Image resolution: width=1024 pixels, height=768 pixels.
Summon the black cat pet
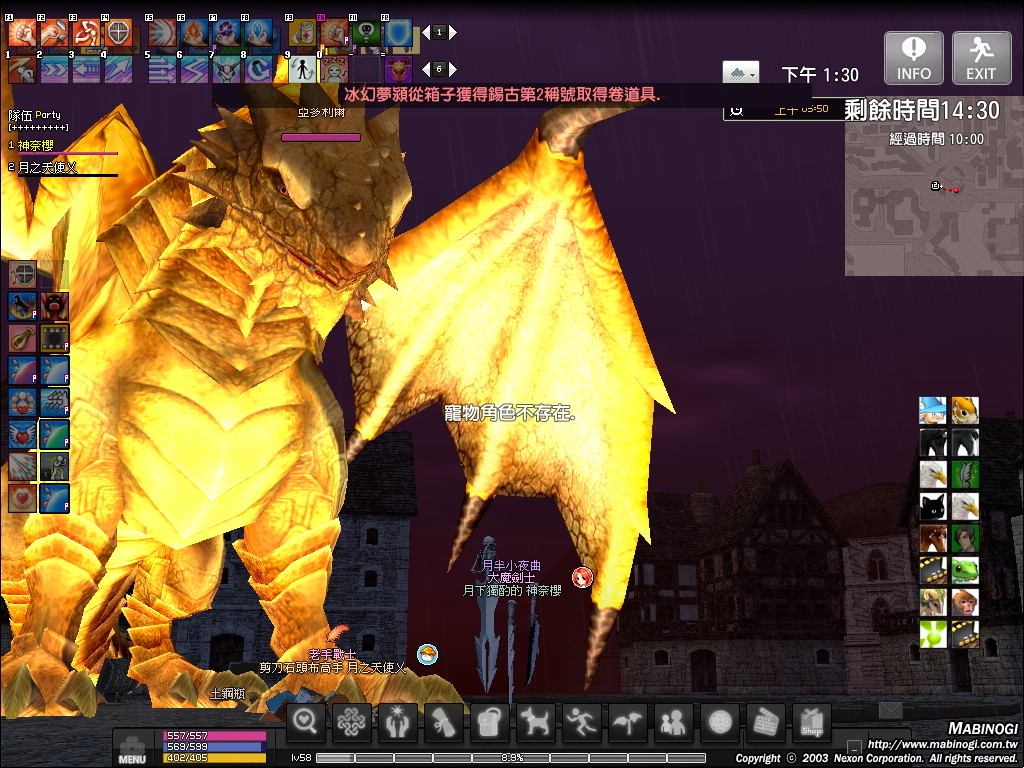[x=933, y=506]
